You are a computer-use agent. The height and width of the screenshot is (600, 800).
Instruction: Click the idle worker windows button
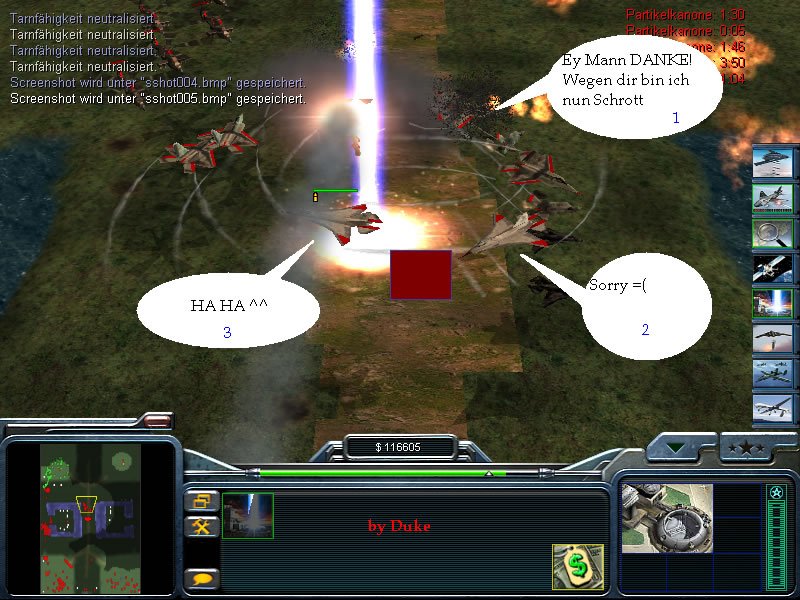pyautogui.click(x=201, y=501)
